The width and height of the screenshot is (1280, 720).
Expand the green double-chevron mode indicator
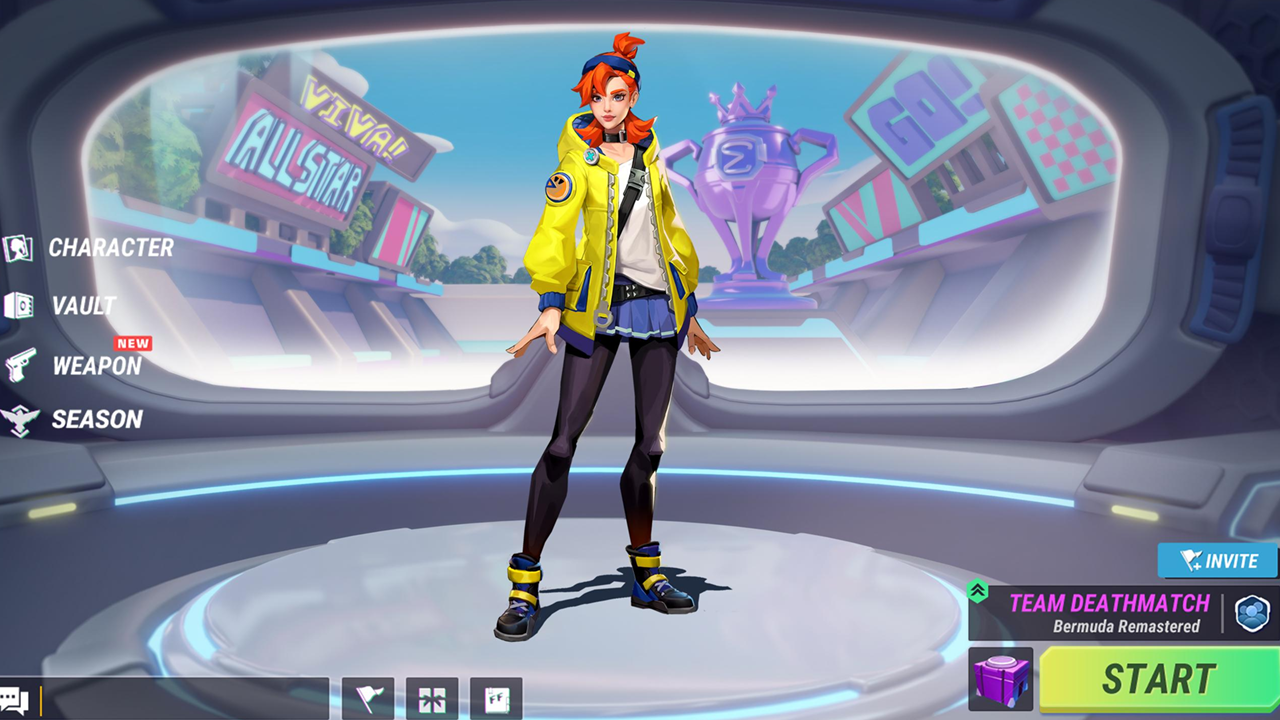[x=978, y=592]
